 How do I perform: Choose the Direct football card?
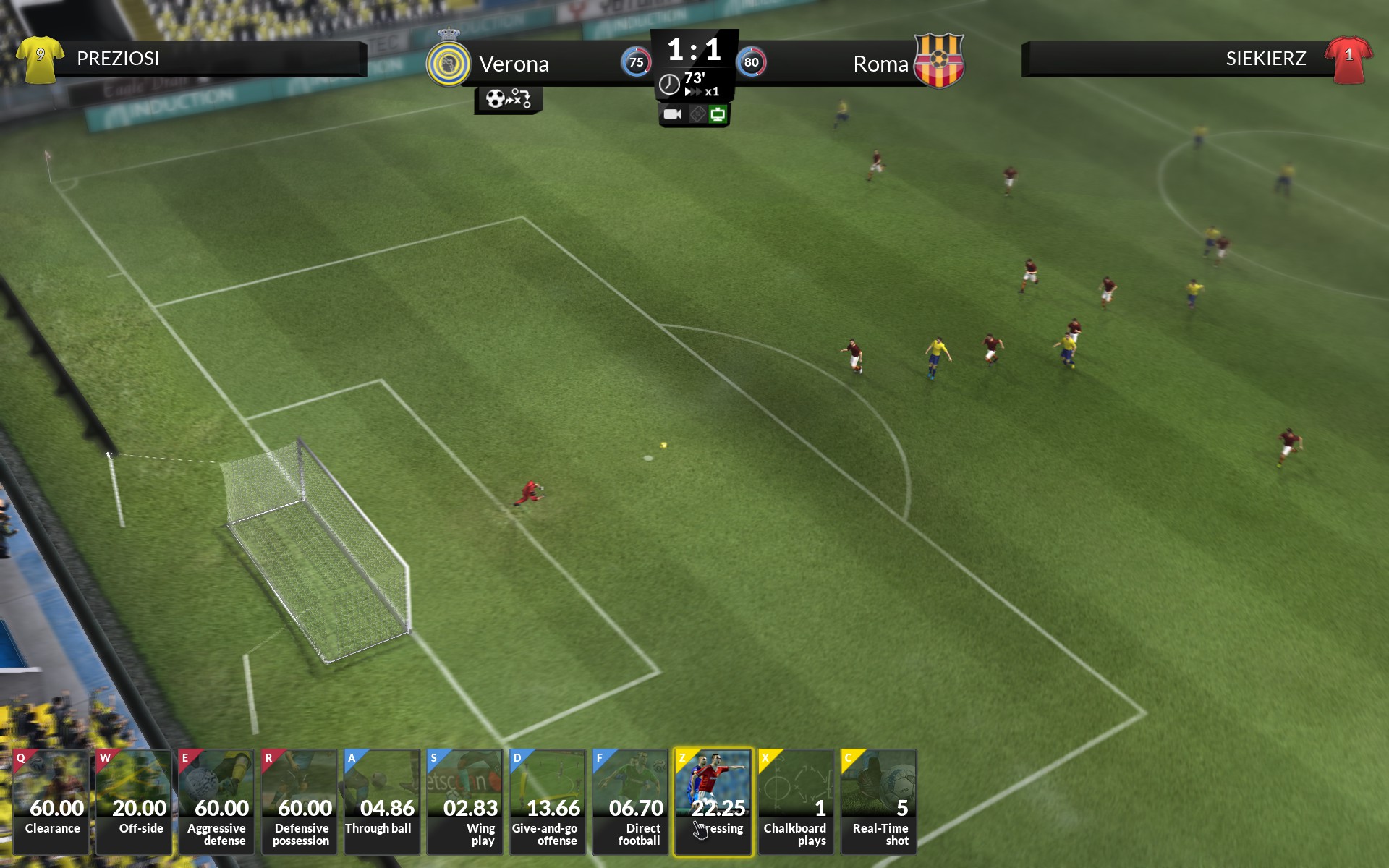pyautogui.click(x=629, y=801)
